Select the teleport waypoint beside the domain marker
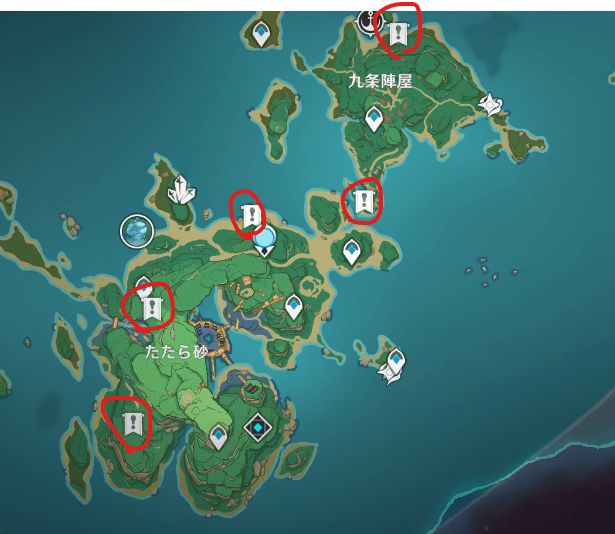 [x=219, y=436]
